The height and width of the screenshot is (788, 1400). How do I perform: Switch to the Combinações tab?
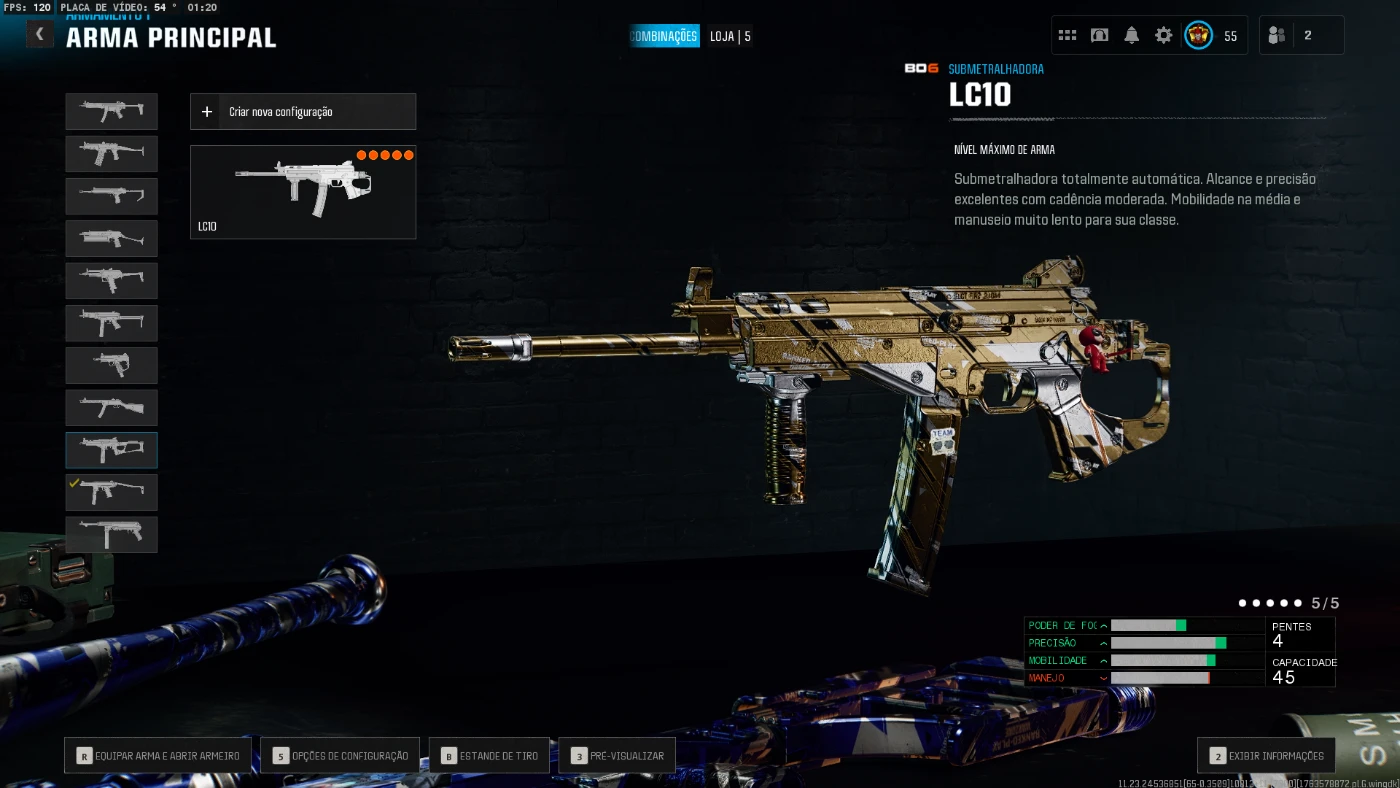point(664,36)
